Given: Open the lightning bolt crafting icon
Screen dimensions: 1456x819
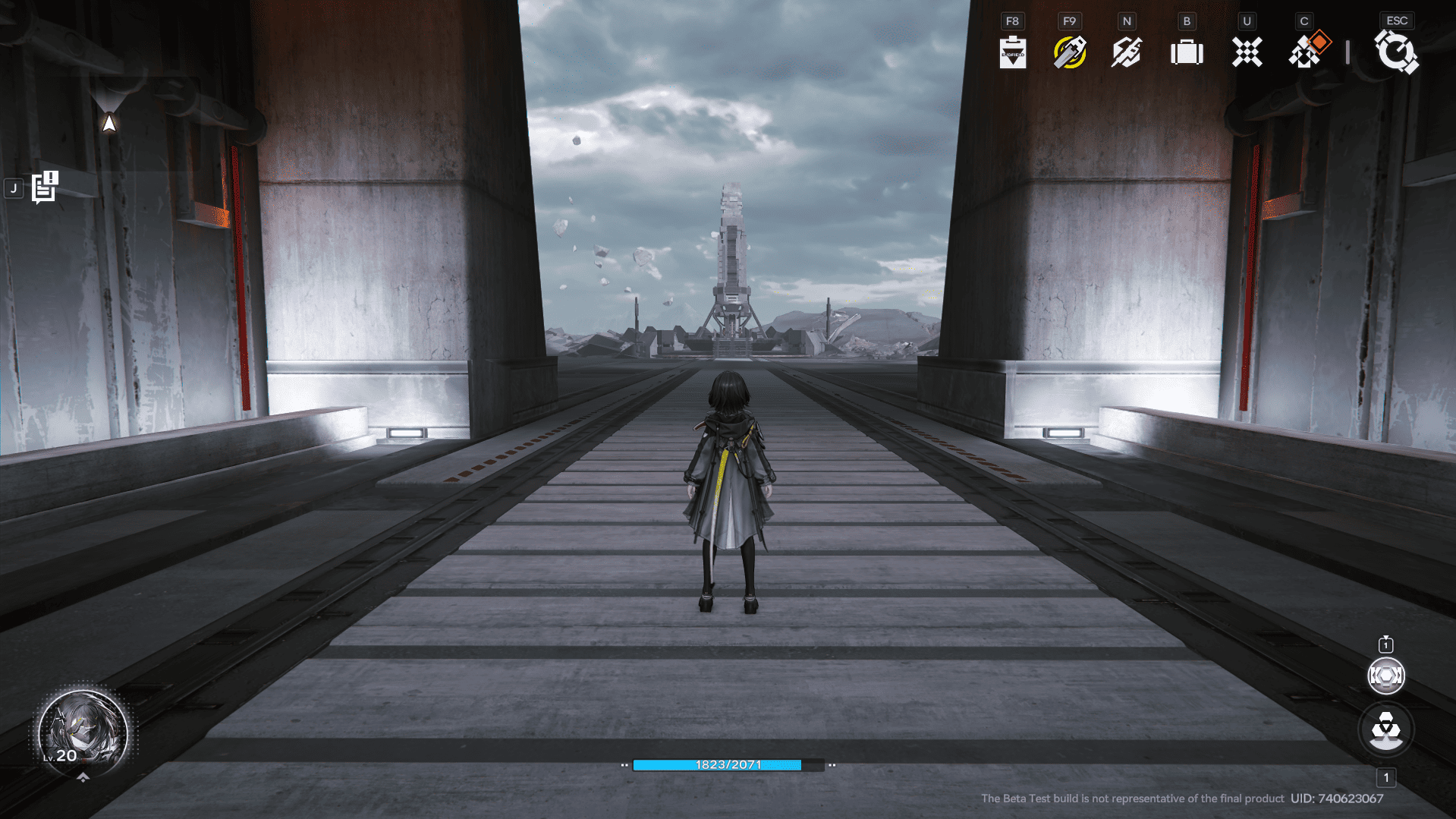Looking at the screenshot, I should click(x=1127, y=52).
